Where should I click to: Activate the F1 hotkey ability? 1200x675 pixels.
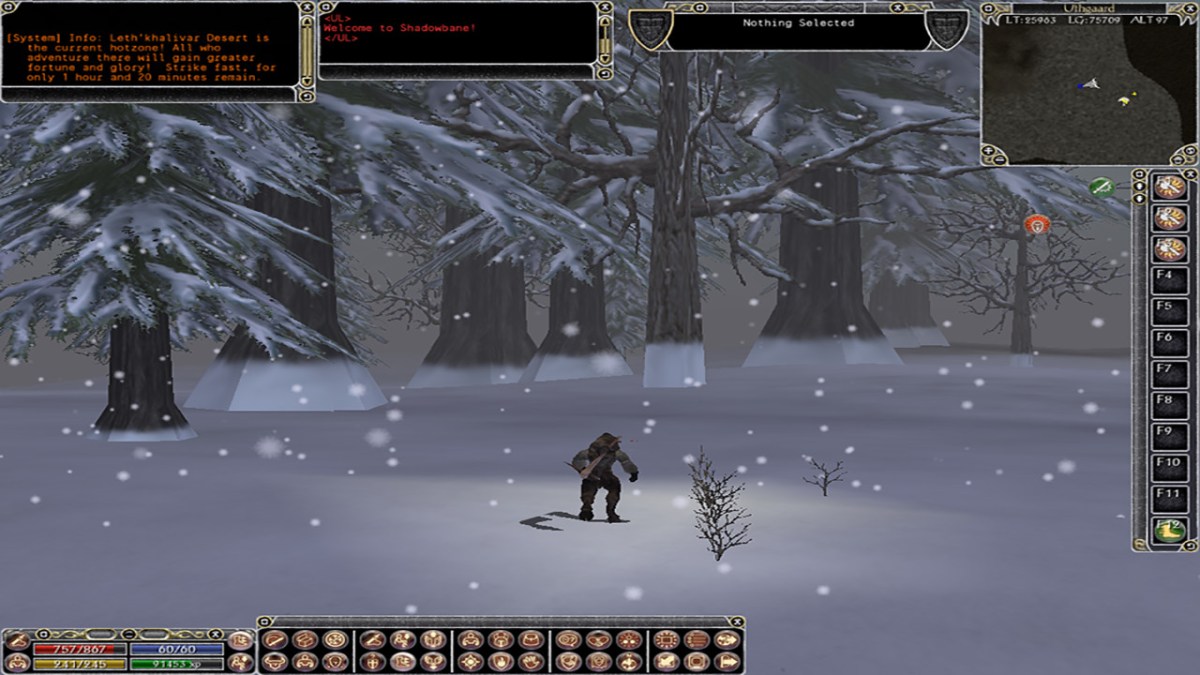[x=1168, y=188]
